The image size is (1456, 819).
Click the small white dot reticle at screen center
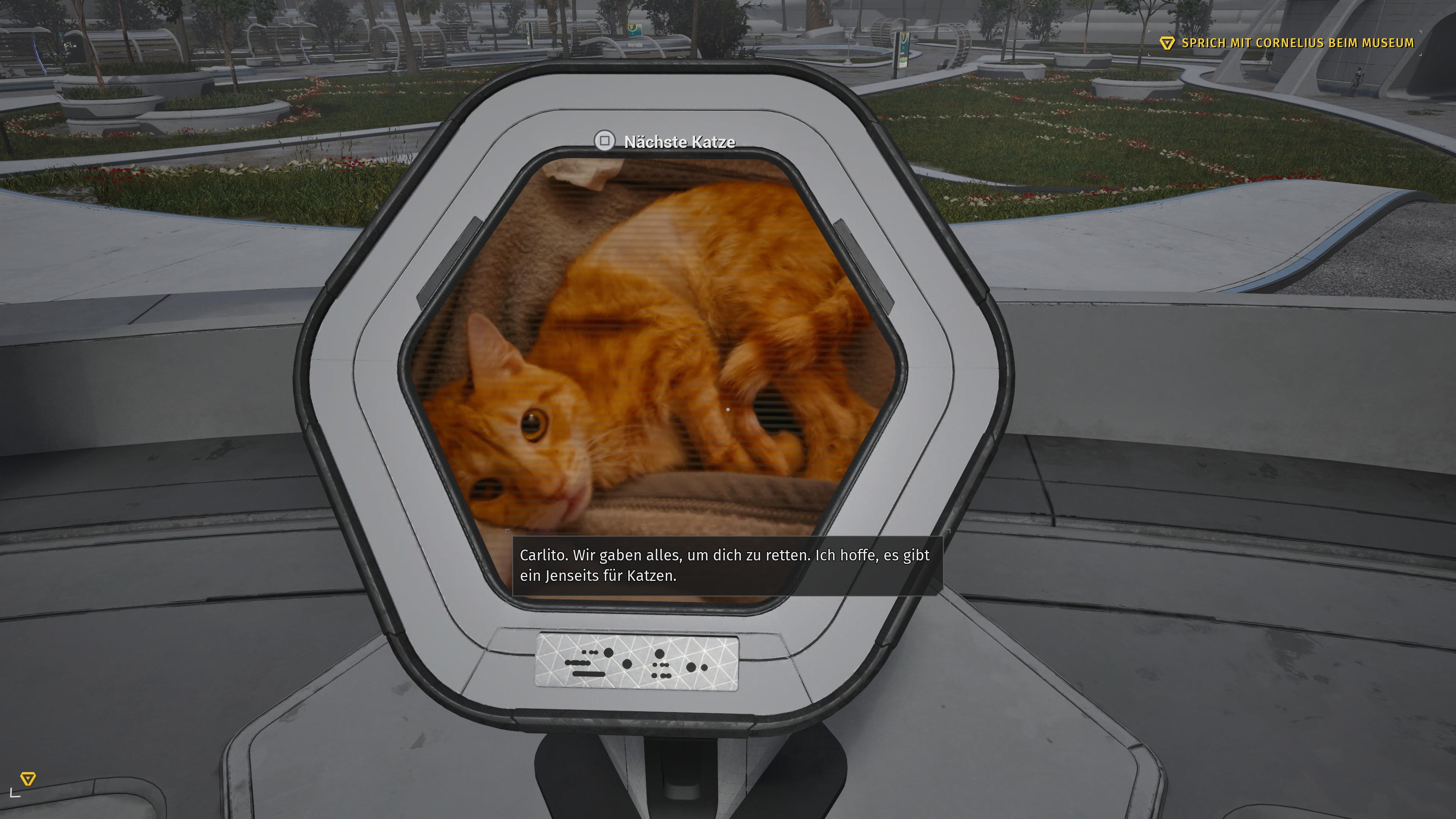coord(728,409)
